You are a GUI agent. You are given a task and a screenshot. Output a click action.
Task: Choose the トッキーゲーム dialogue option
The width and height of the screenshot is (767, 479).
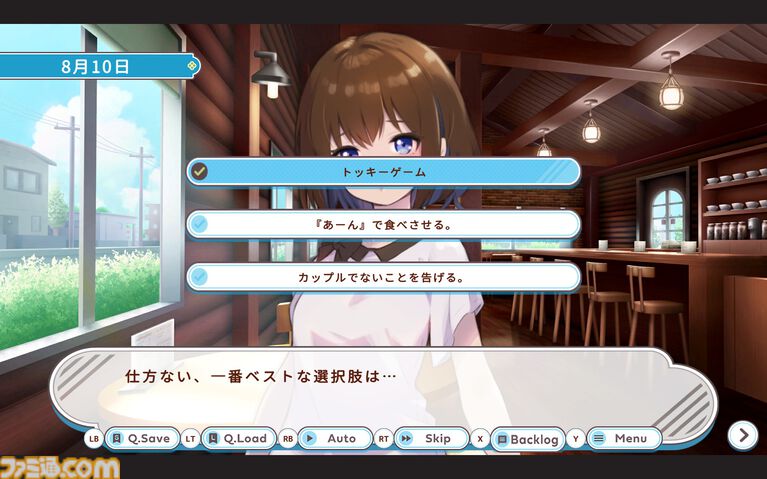click(x=384, y=172)
